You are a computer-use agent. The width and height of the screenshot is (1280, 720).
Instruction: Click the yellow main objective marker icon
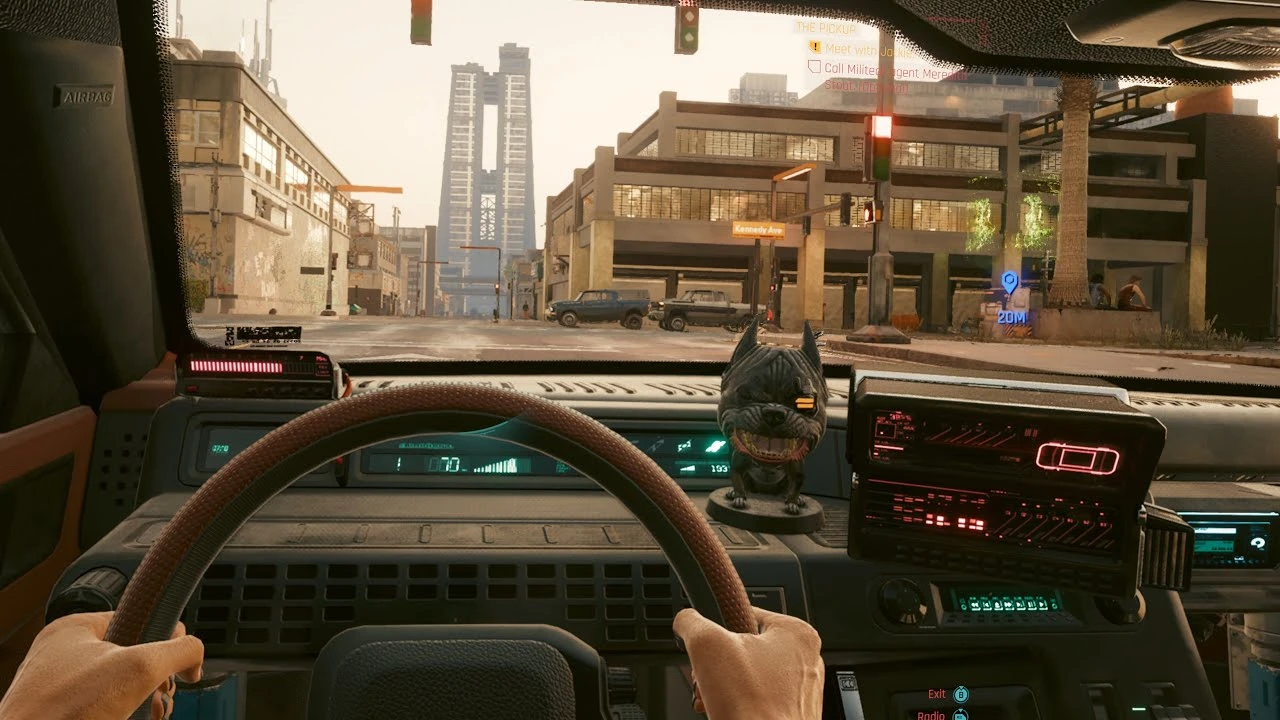pyautogui.click(x=815, y=47)
